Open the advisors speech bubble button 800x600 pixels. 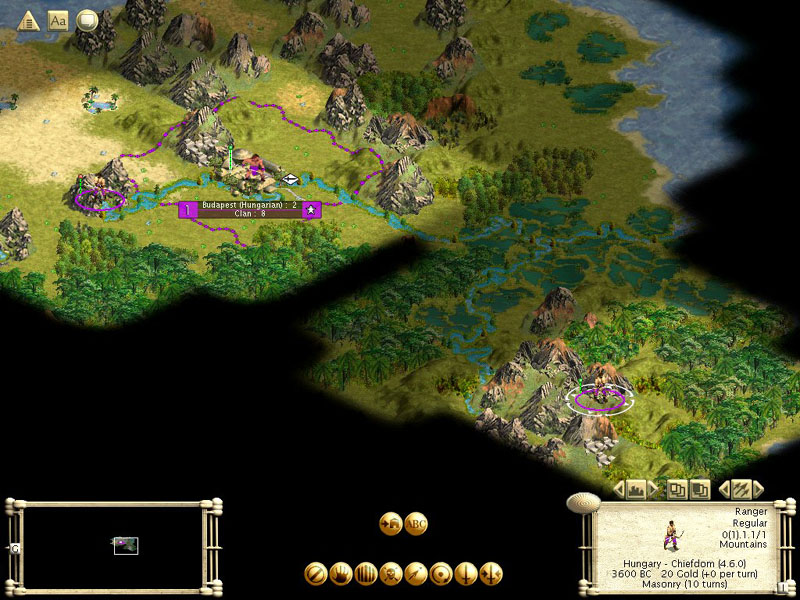click(x=87, y=20)
